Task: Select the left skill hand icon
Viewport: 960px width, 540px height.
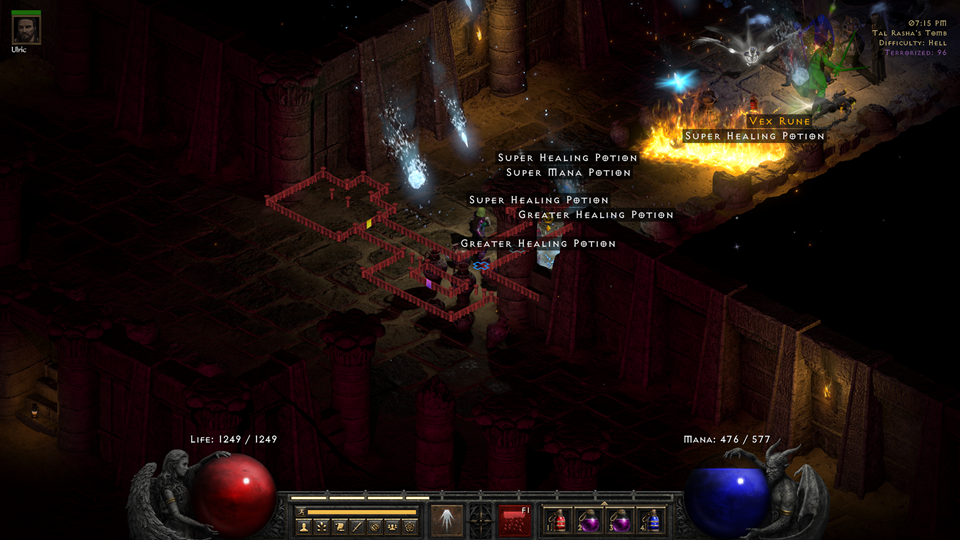Action: [446, 520]
